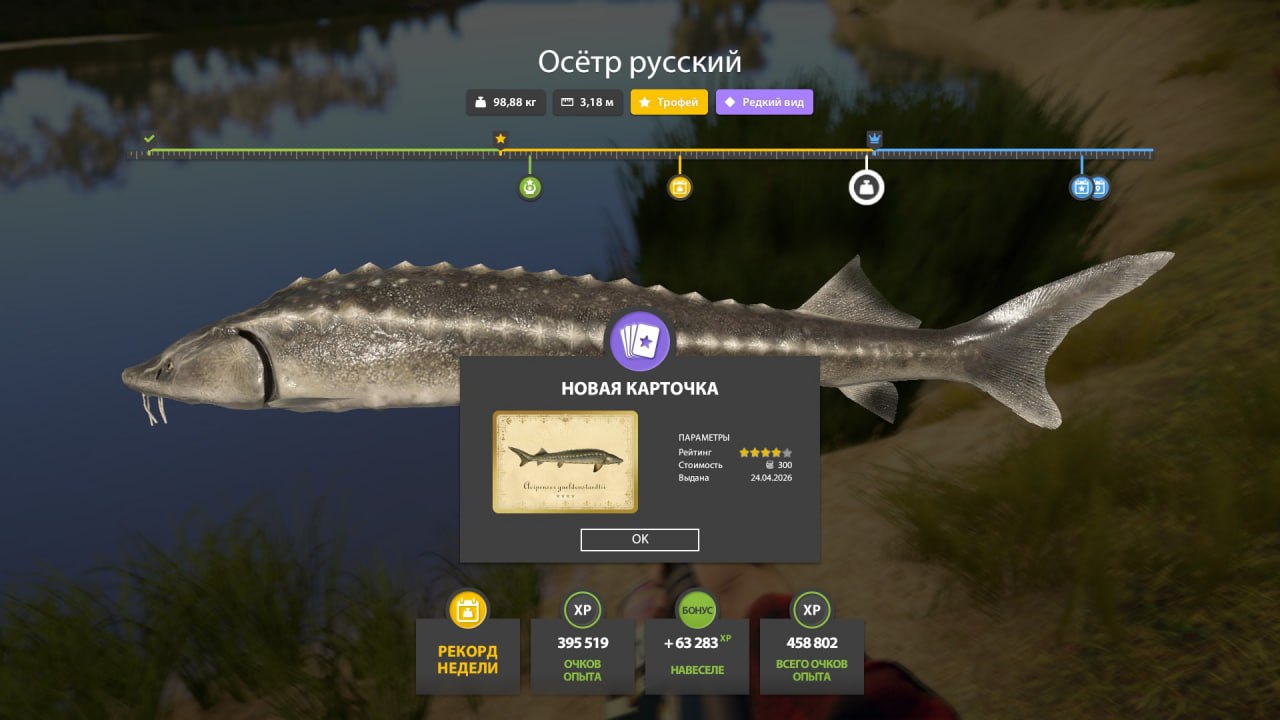The image size is (1280, 720).
Task: Click the orange Трофей badge
Action: pos(669,102)
